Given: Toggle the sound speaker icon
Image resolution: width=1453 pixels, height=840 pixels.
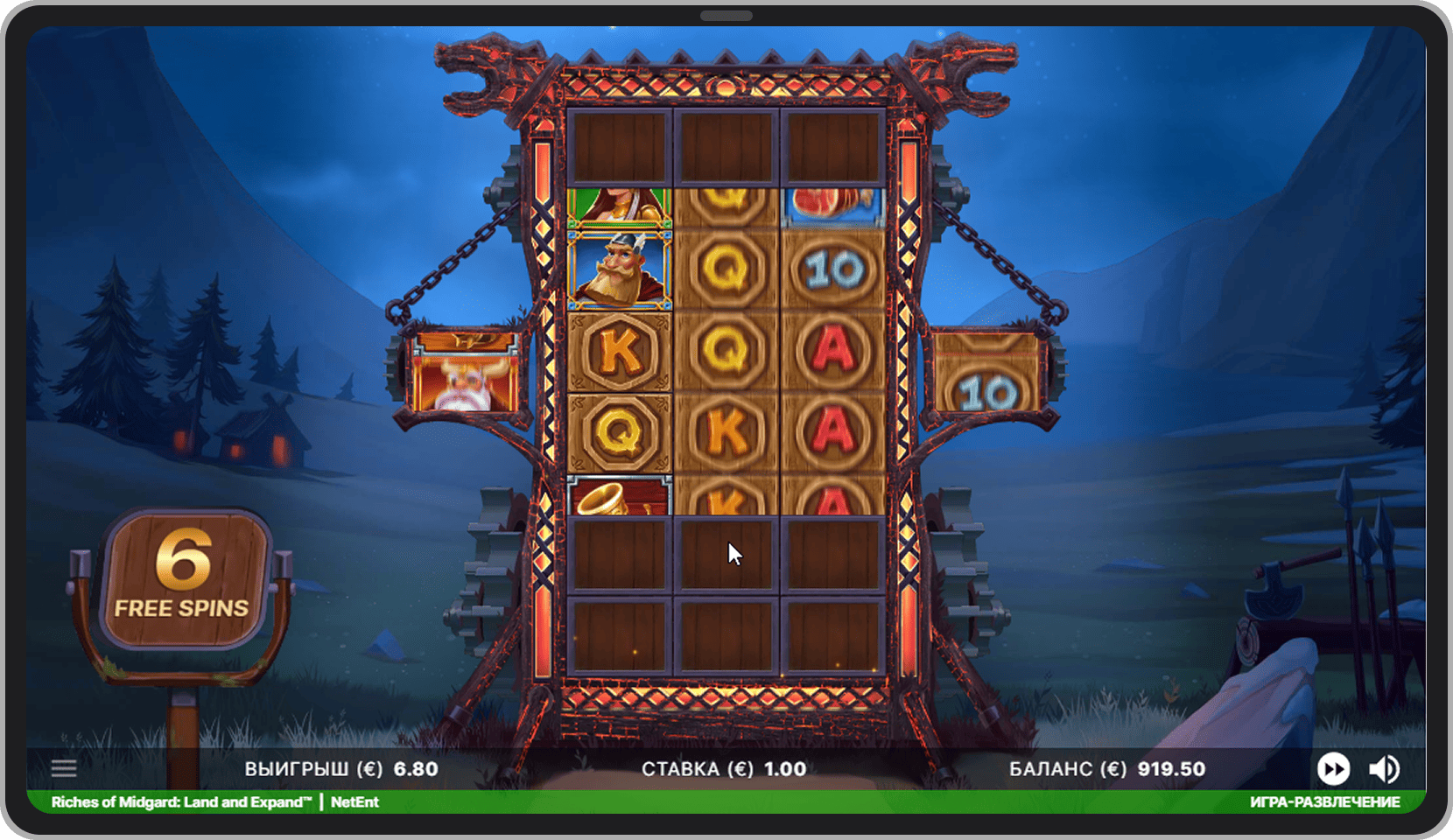Looking at the screenshot, I should 1384,769.
